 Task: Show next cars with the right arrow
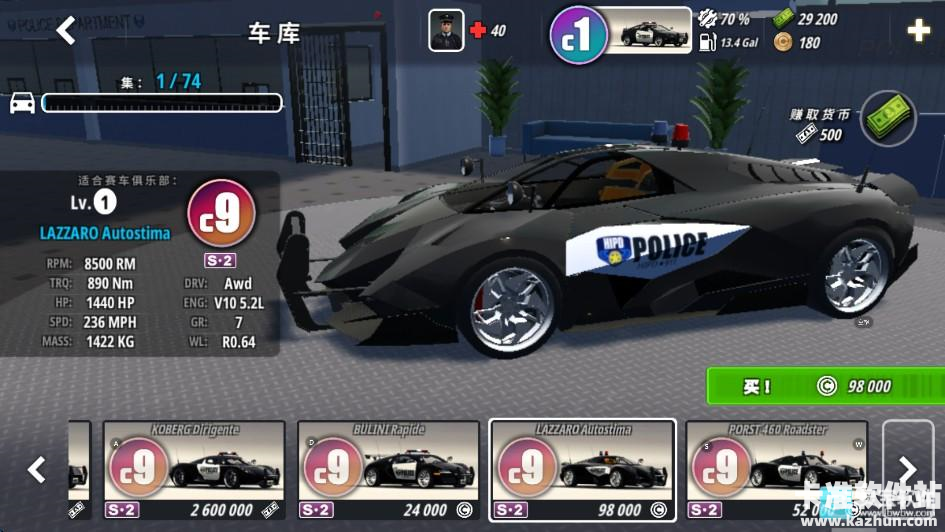pos(907,468)
